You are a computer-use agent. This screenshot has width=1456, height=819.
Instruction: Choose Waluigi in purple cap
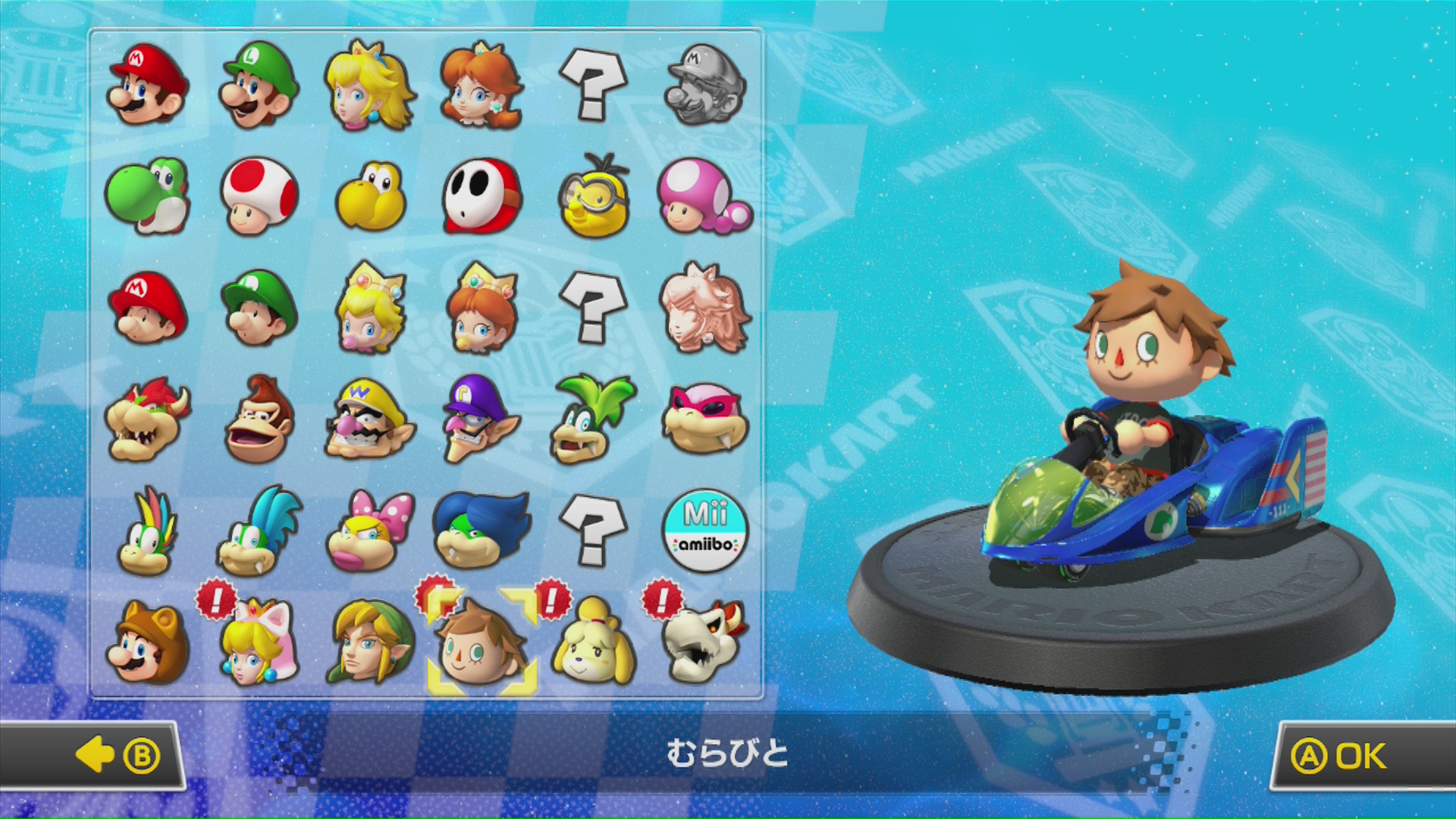click(x=482, y=419)
